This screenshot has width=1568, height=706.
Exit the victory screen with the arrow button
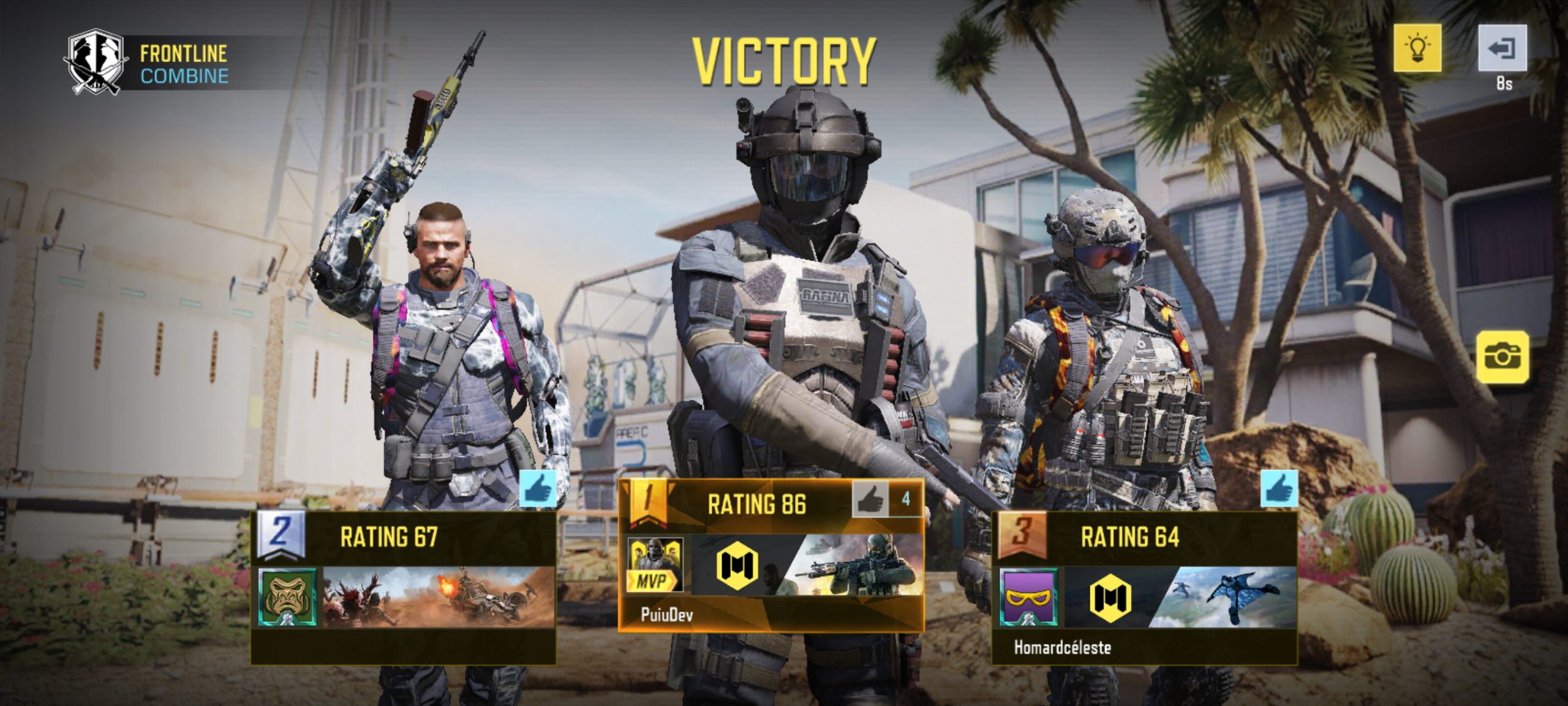click(x=1502, y=48)
